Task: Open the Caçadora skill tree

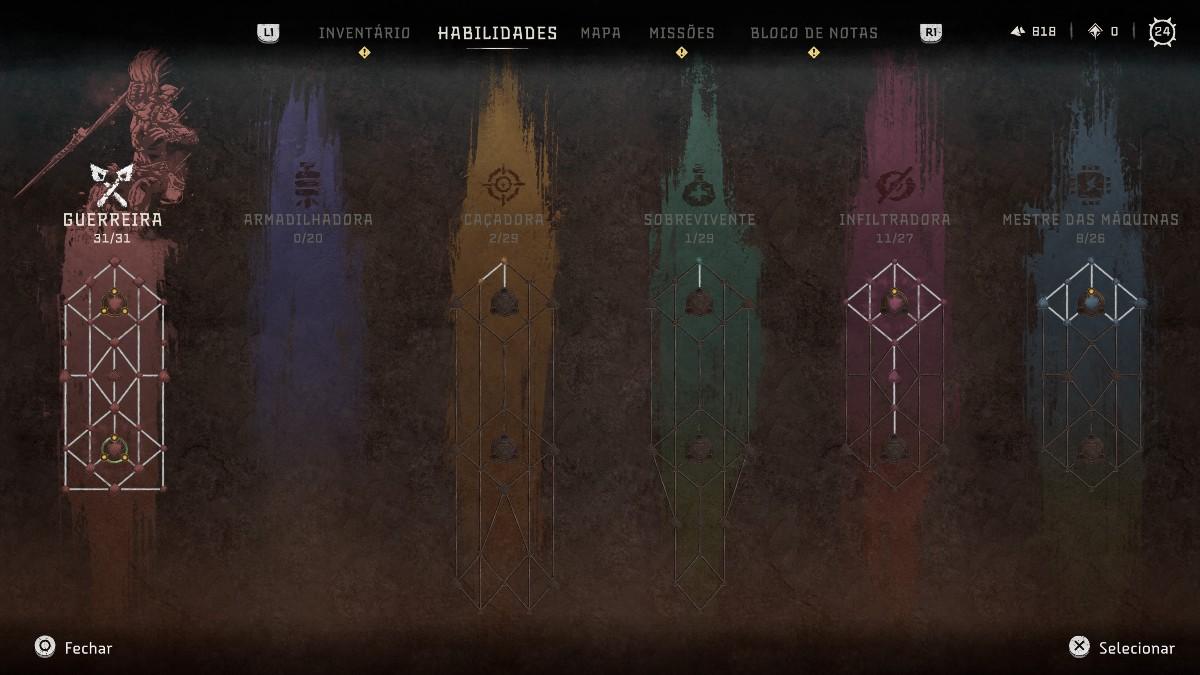Action: (x=504, y=219)
